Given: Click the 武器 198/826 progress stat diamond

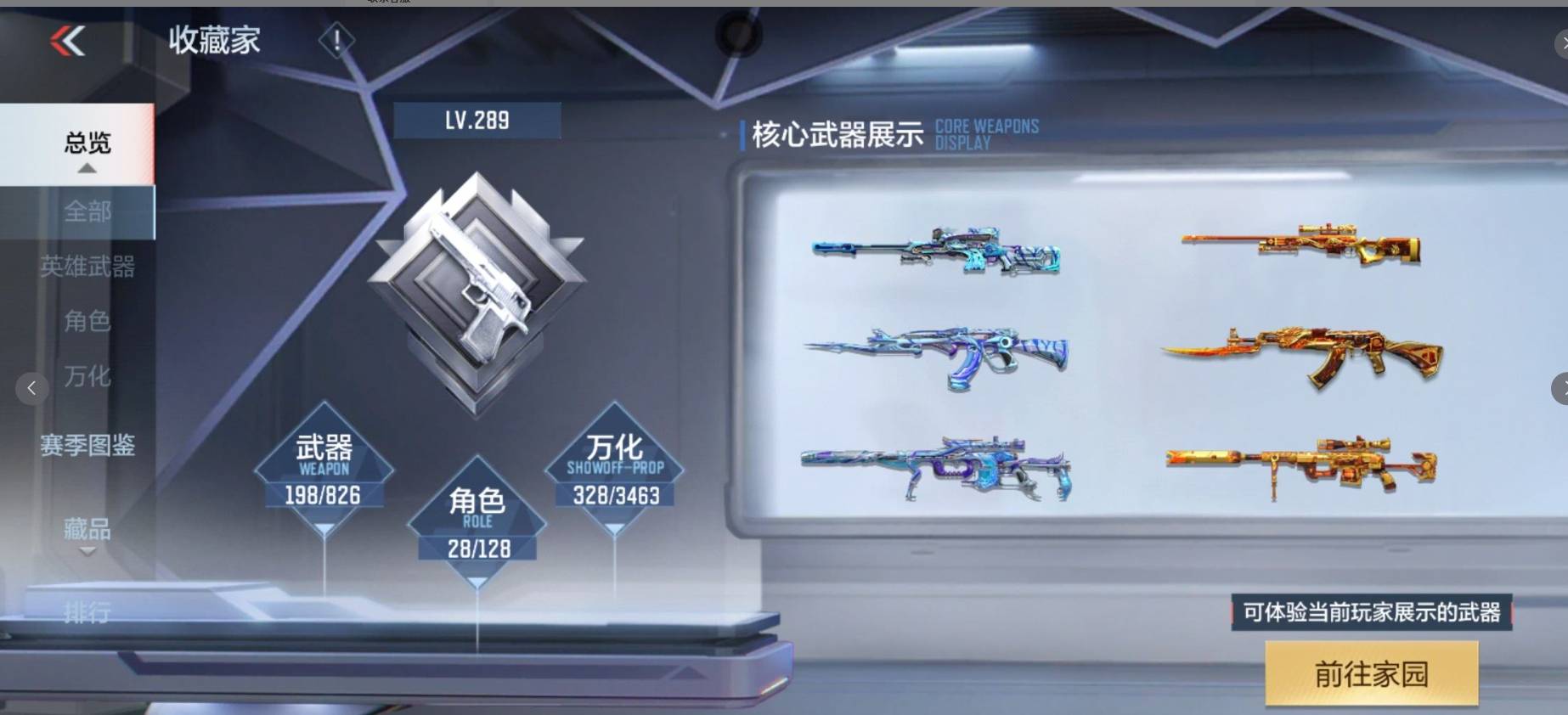Looking at the screenshot, I should tap(324, 469).
